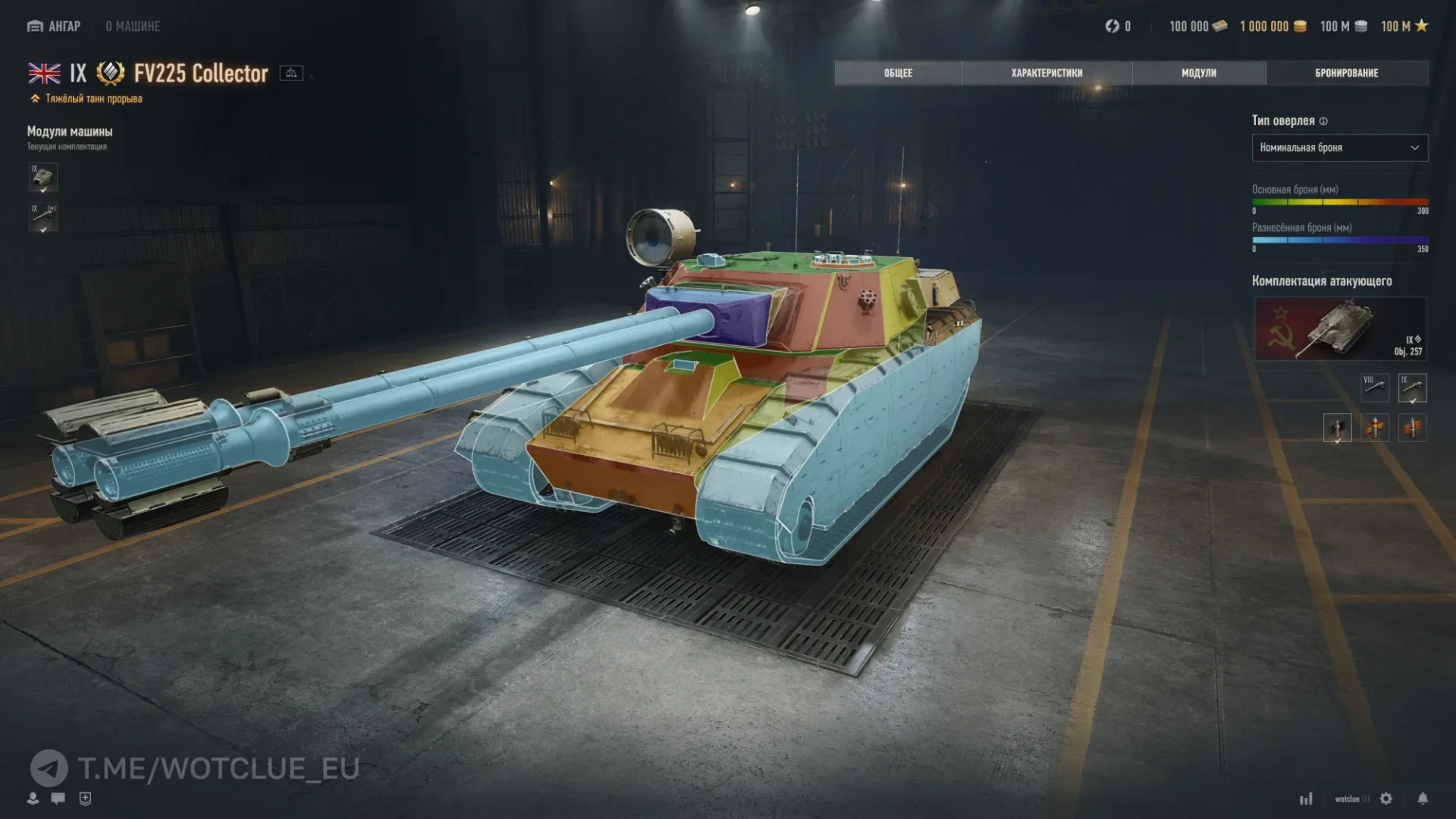This screenshot has height=819, width=1456.
Task: Click the compare vehicle scales icon
Action: point(291,73)
